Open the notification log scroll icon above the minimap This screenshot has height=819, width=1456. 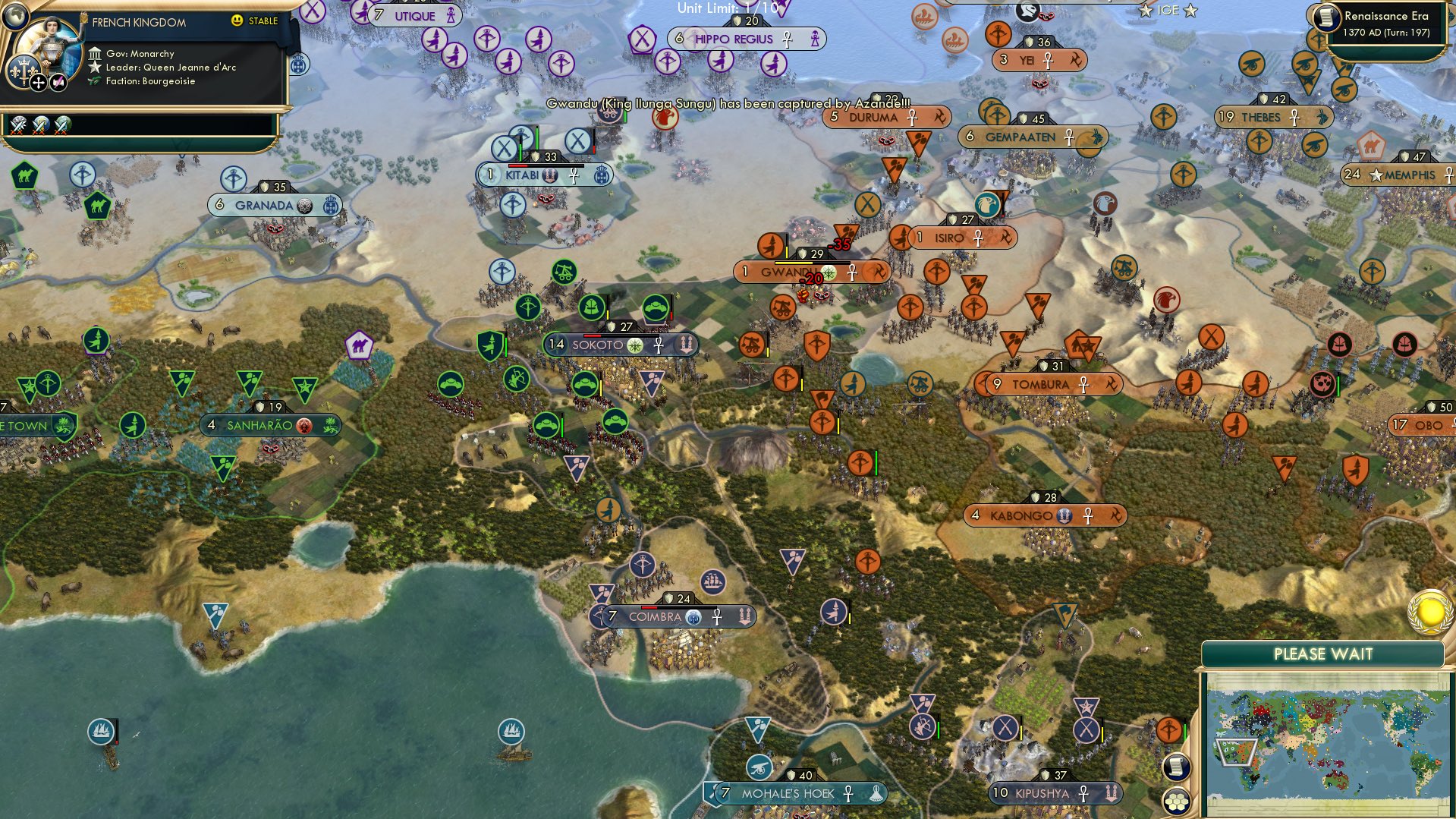pyautogui.click(x=1176, y=767)
